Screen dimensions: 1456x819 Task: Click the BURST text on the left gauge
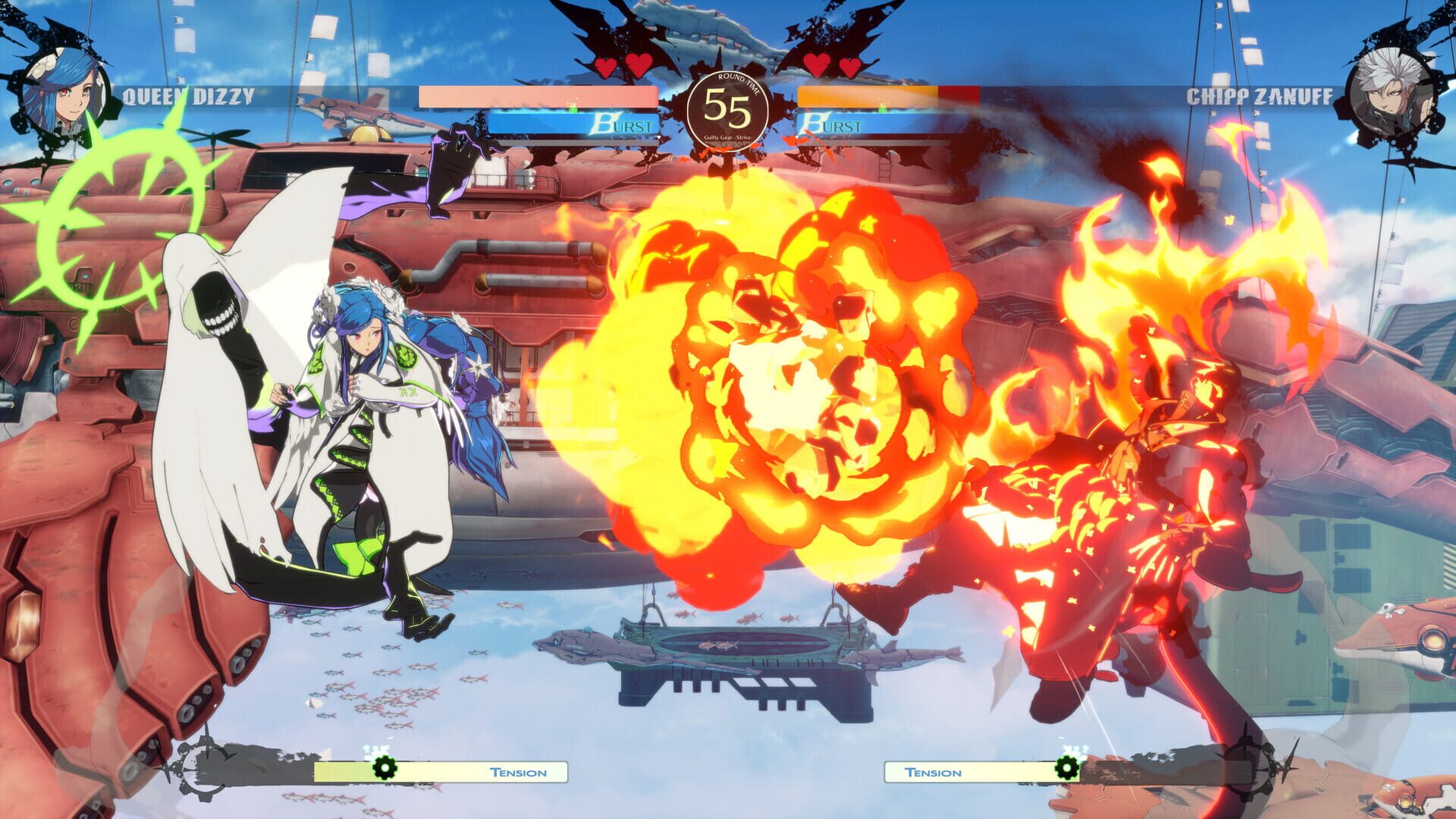click(622, 124)
